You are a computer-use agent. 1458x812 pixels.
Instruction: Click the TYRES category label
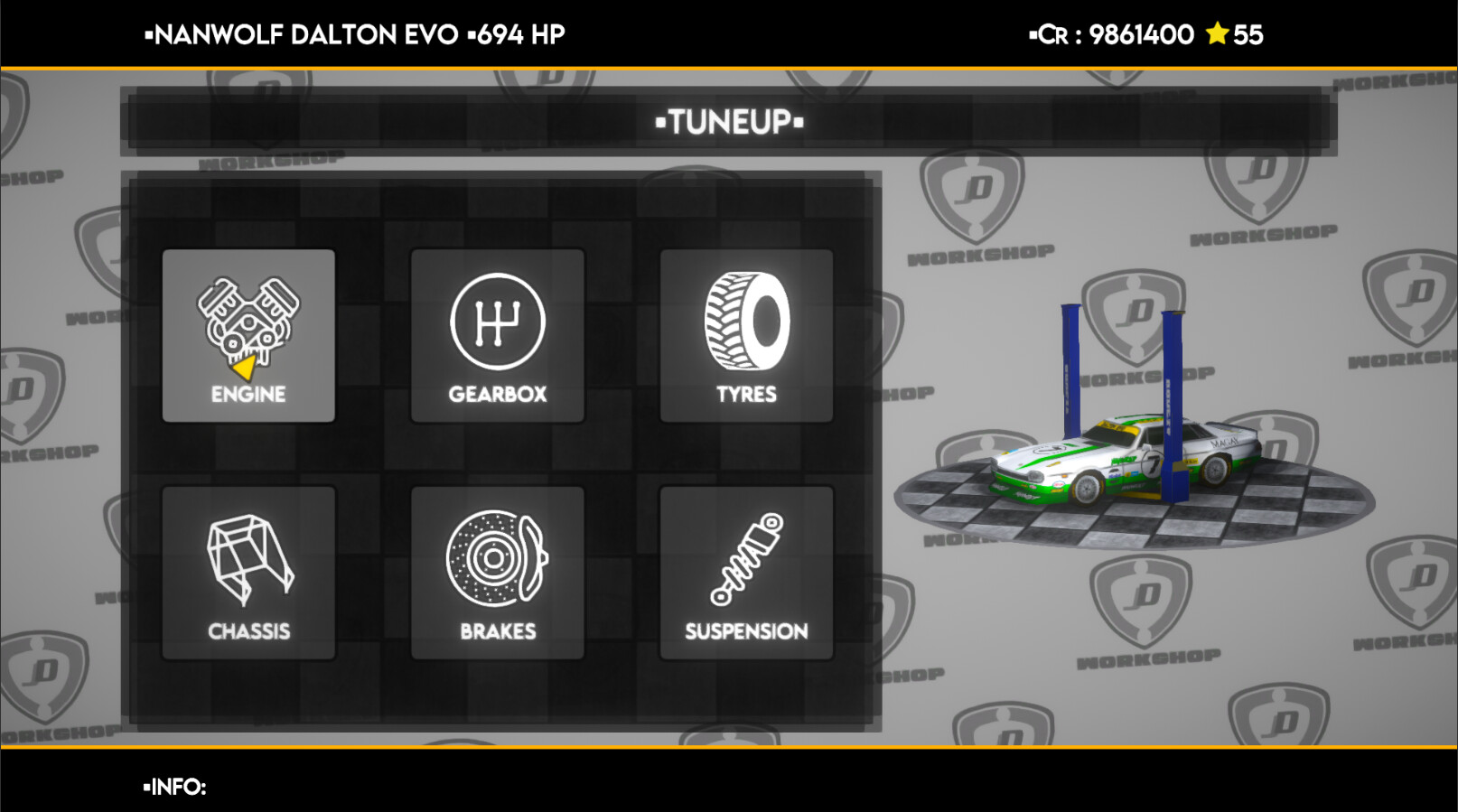point(746,393)
